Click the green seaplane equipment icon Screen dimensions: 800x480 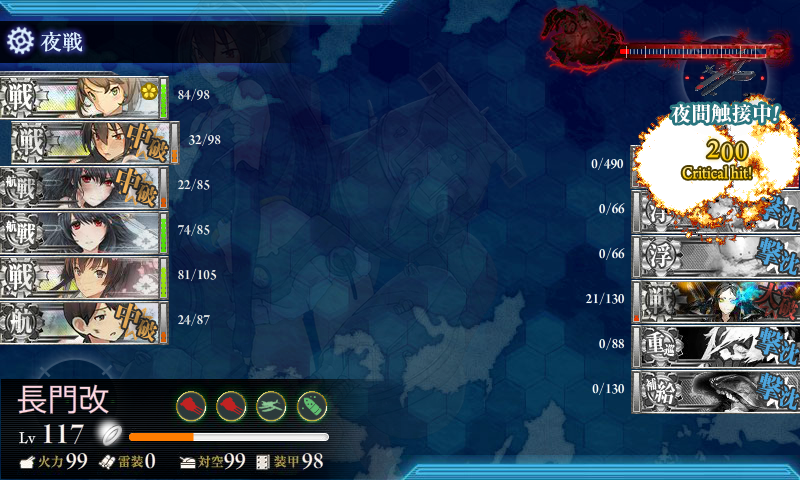[272, 404]
